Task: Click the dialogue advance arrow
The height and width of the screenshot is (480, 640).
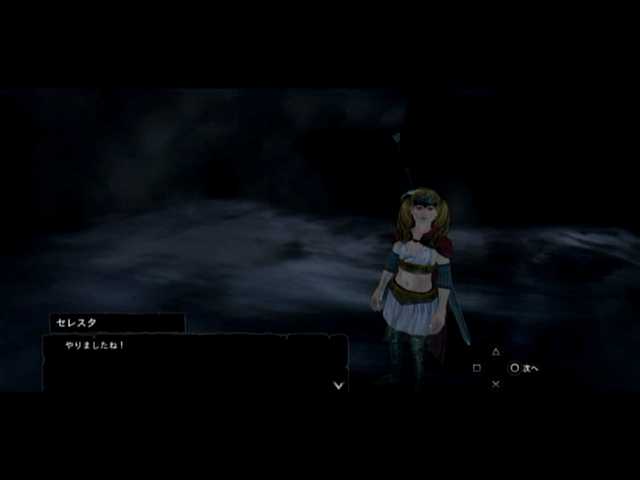Action: (339, 384)
